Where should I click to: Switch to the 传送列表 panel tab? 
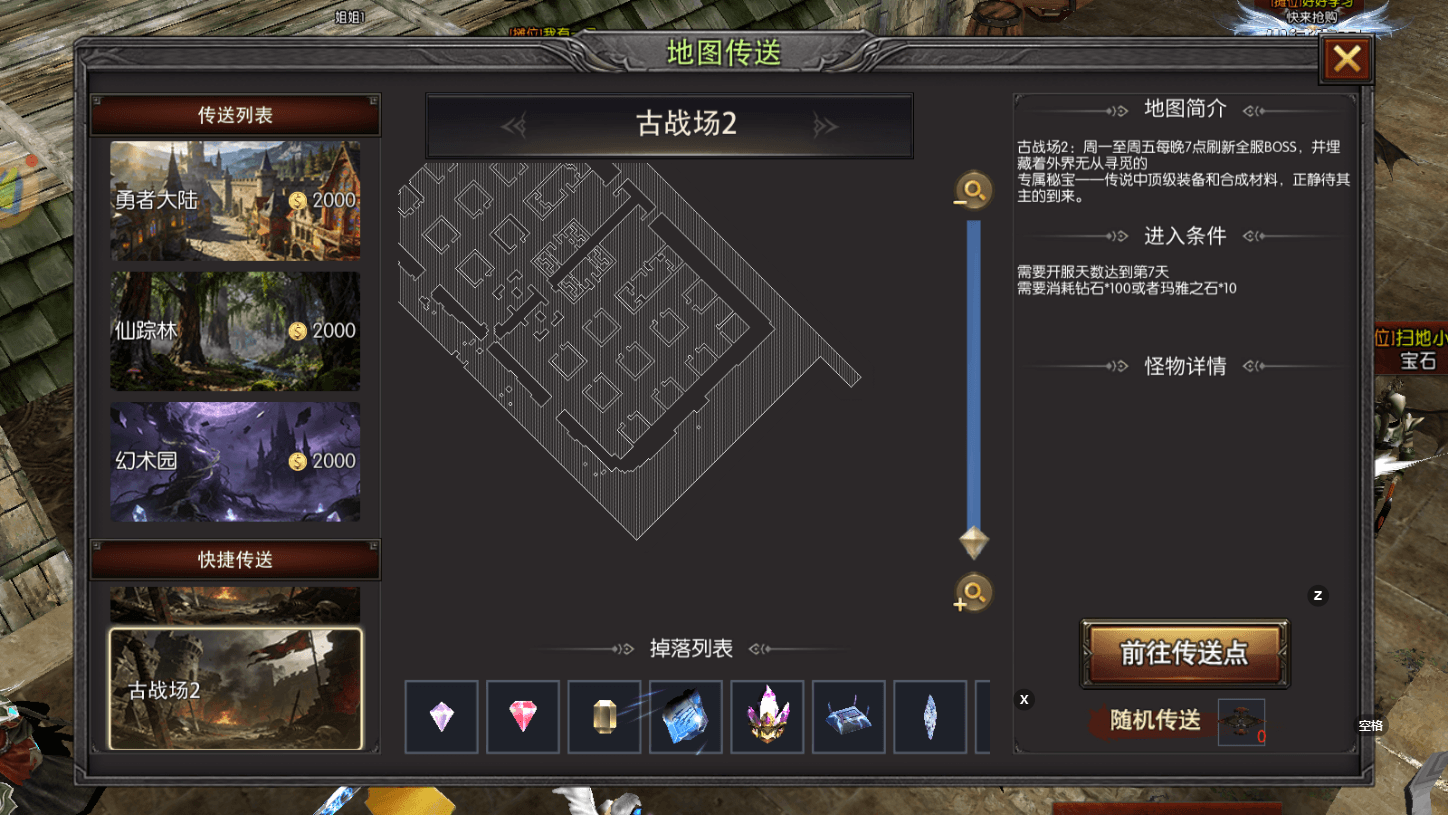pyautogui.click(x=234, y=113)
